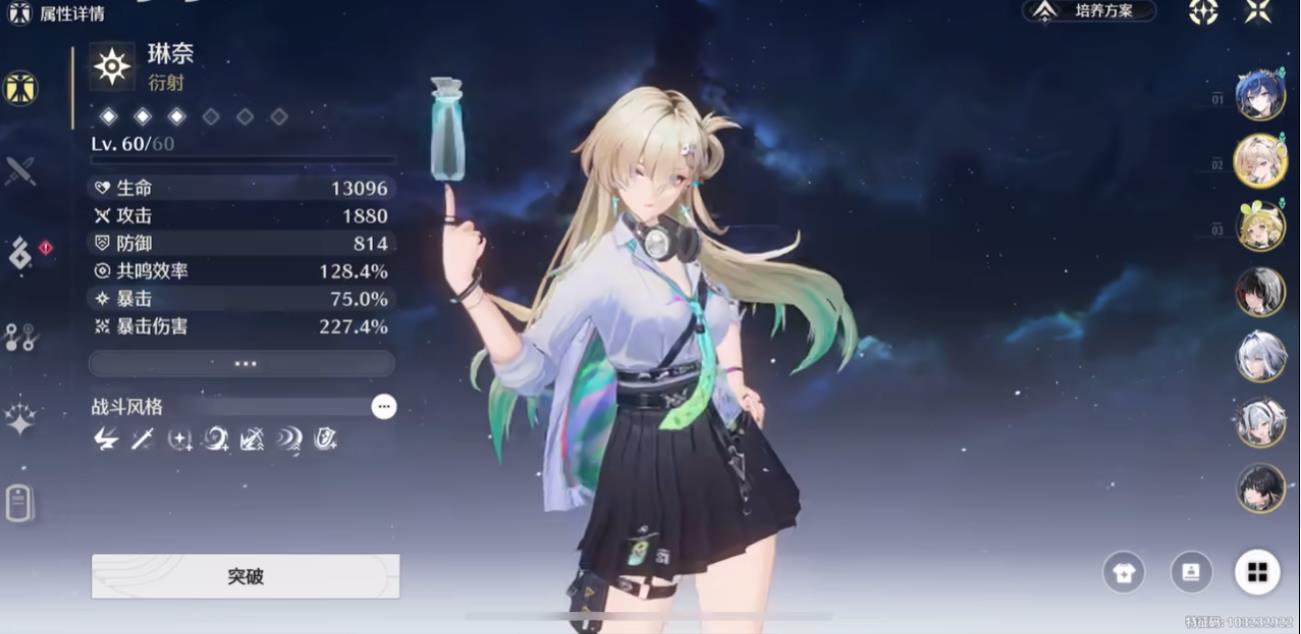
Task: Pick the short black-haired character portrait
Action: [x=1260, y=488]
